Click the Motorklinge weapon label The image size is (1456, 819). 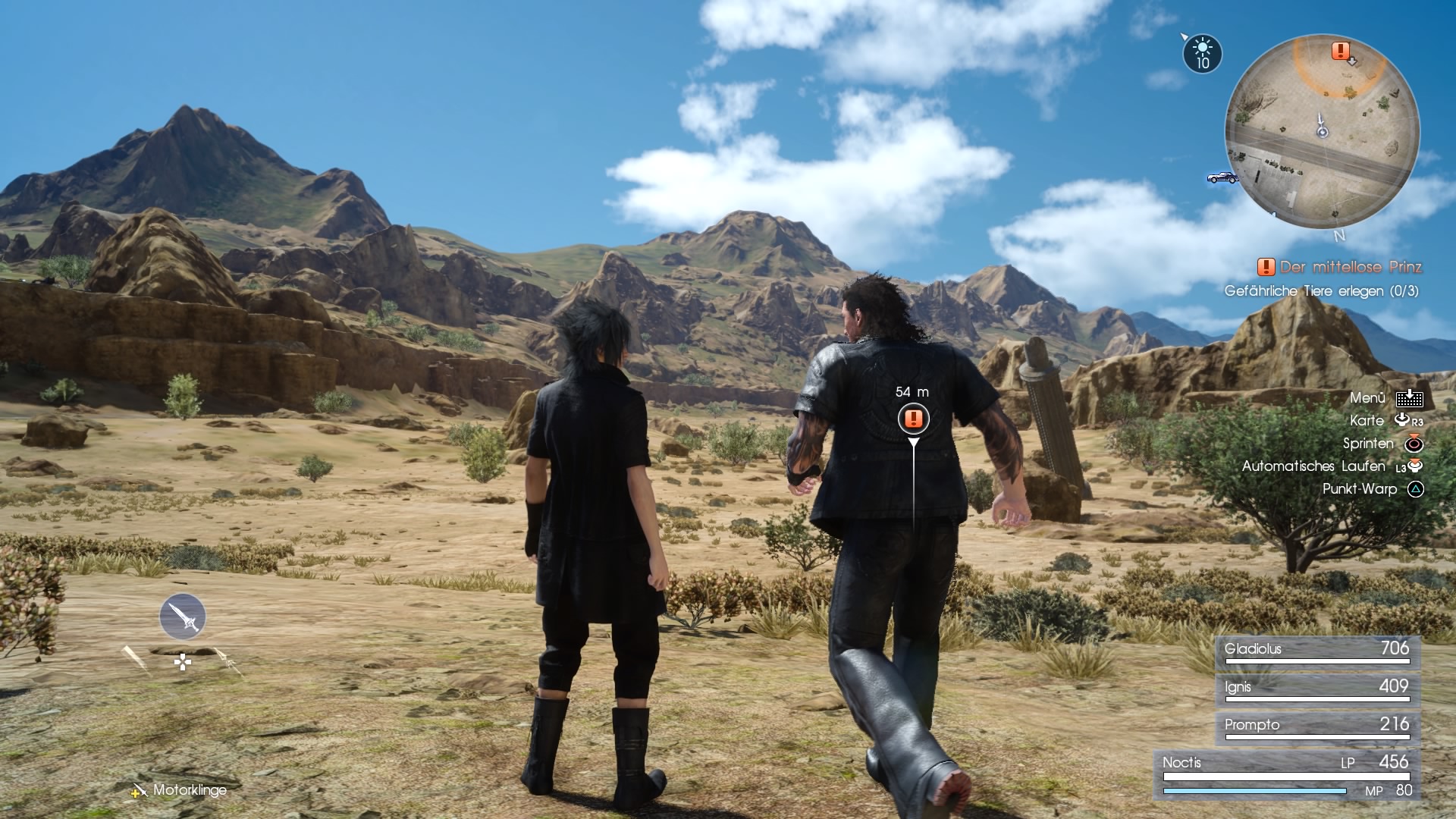[188, 790]
